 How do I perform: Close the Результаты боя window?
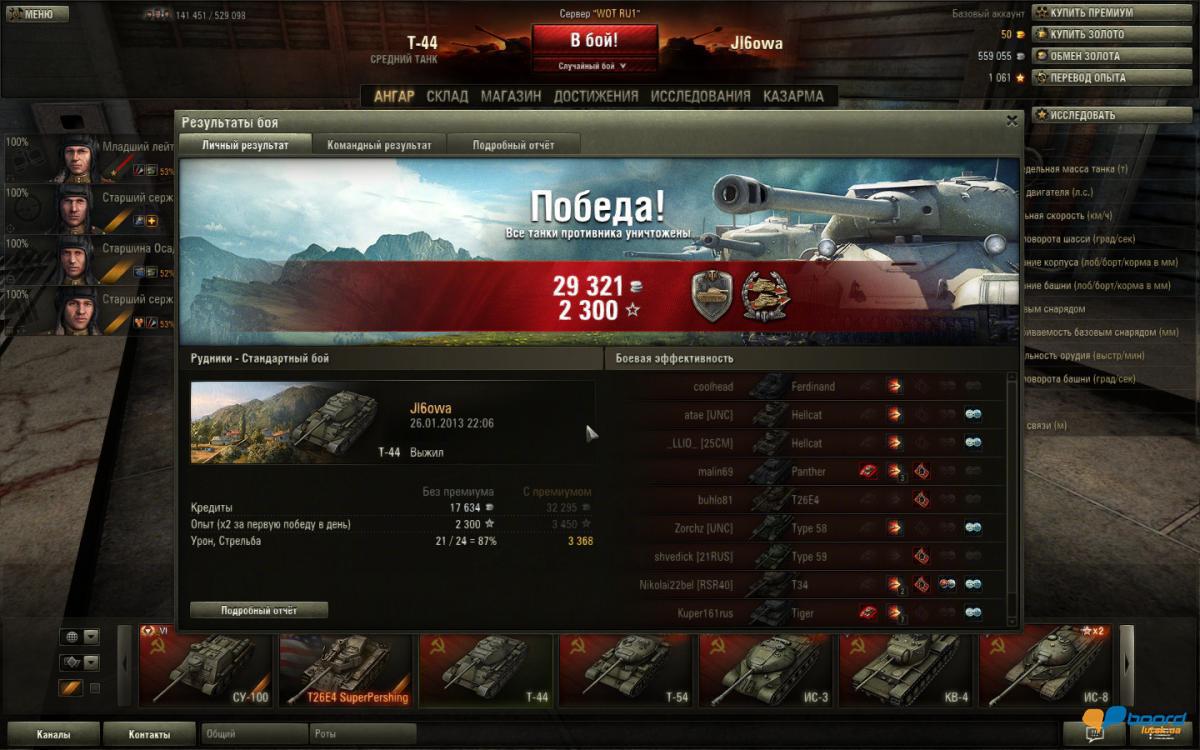[x=1012, y=120]
